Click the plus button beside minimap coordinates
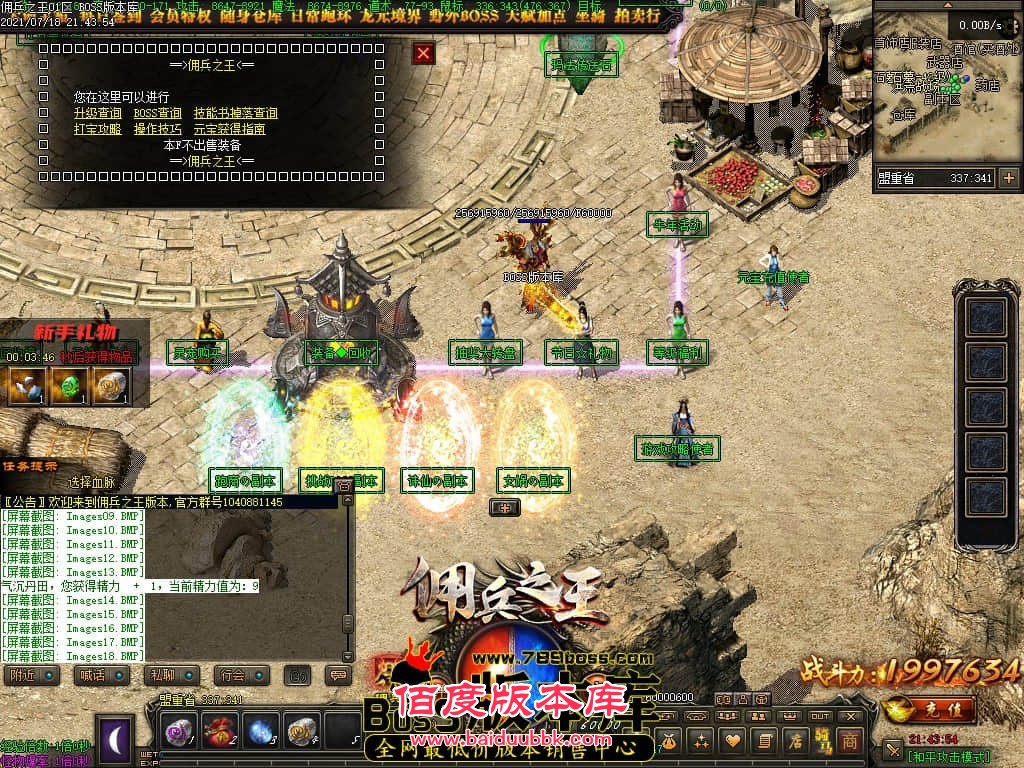 (x=1008, y=178)
